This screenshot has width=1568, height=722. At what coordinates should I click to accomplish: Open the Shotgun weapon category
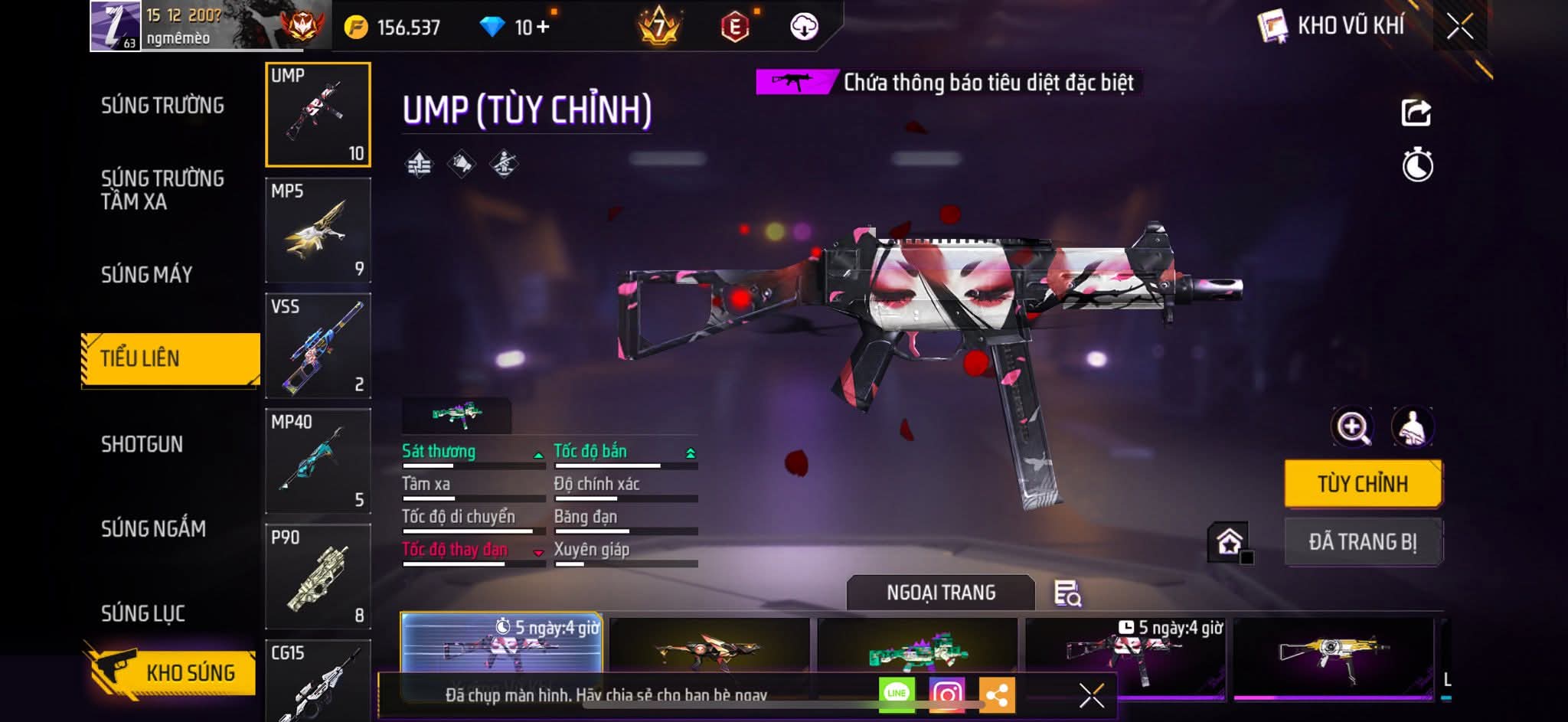click(x=142, y=444)
